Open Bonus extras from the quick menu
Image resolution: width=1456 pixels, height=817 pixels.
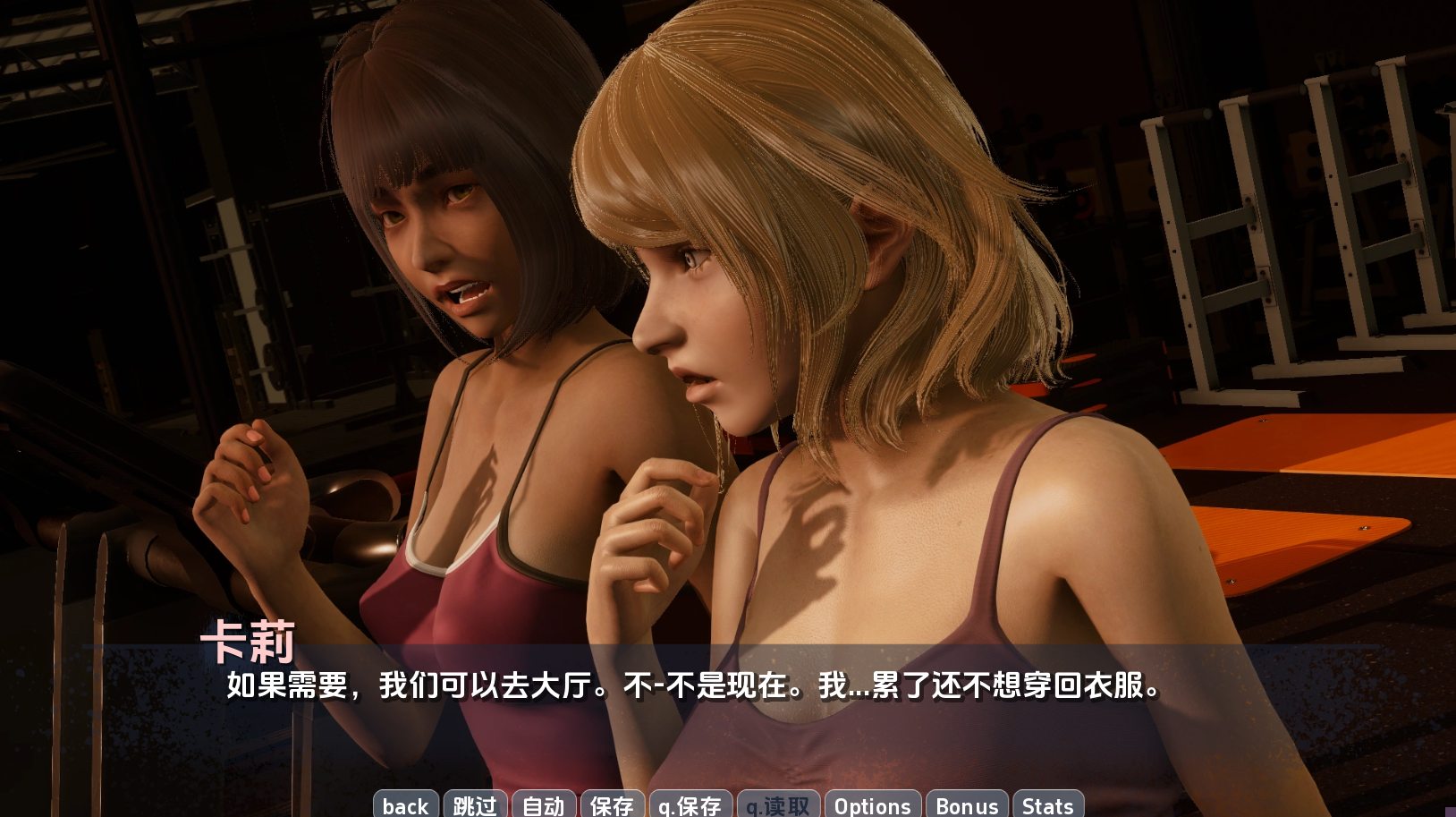tap(966, 806)
